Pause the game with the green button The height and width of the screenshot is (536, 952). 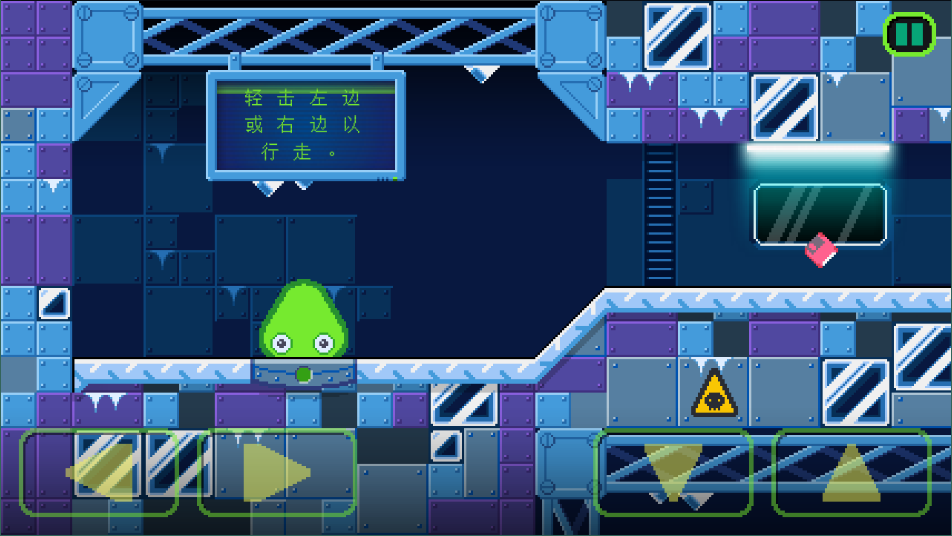click(x=909, y=34)
